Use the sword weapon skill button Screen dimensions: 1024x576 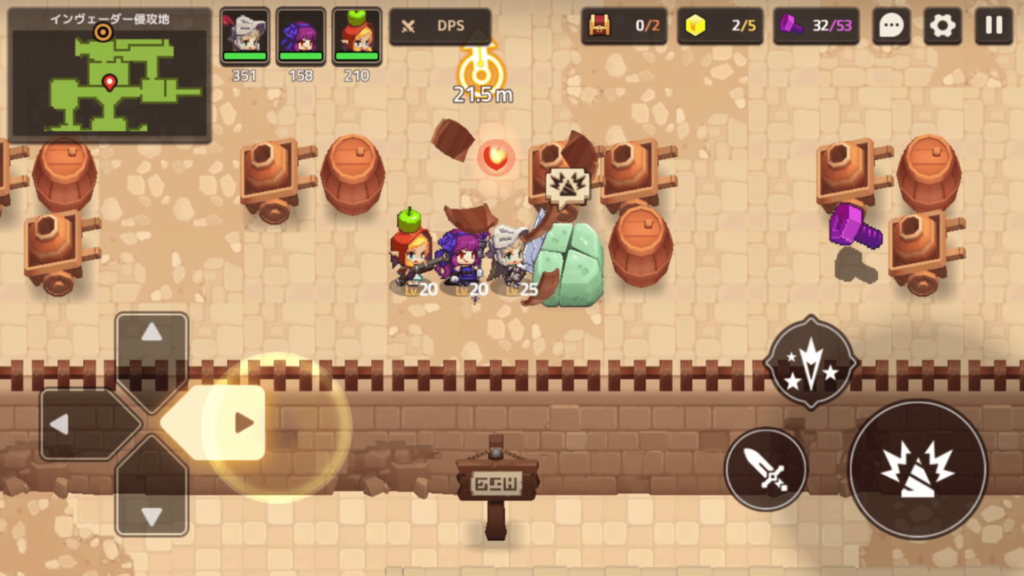coord(766,469)
